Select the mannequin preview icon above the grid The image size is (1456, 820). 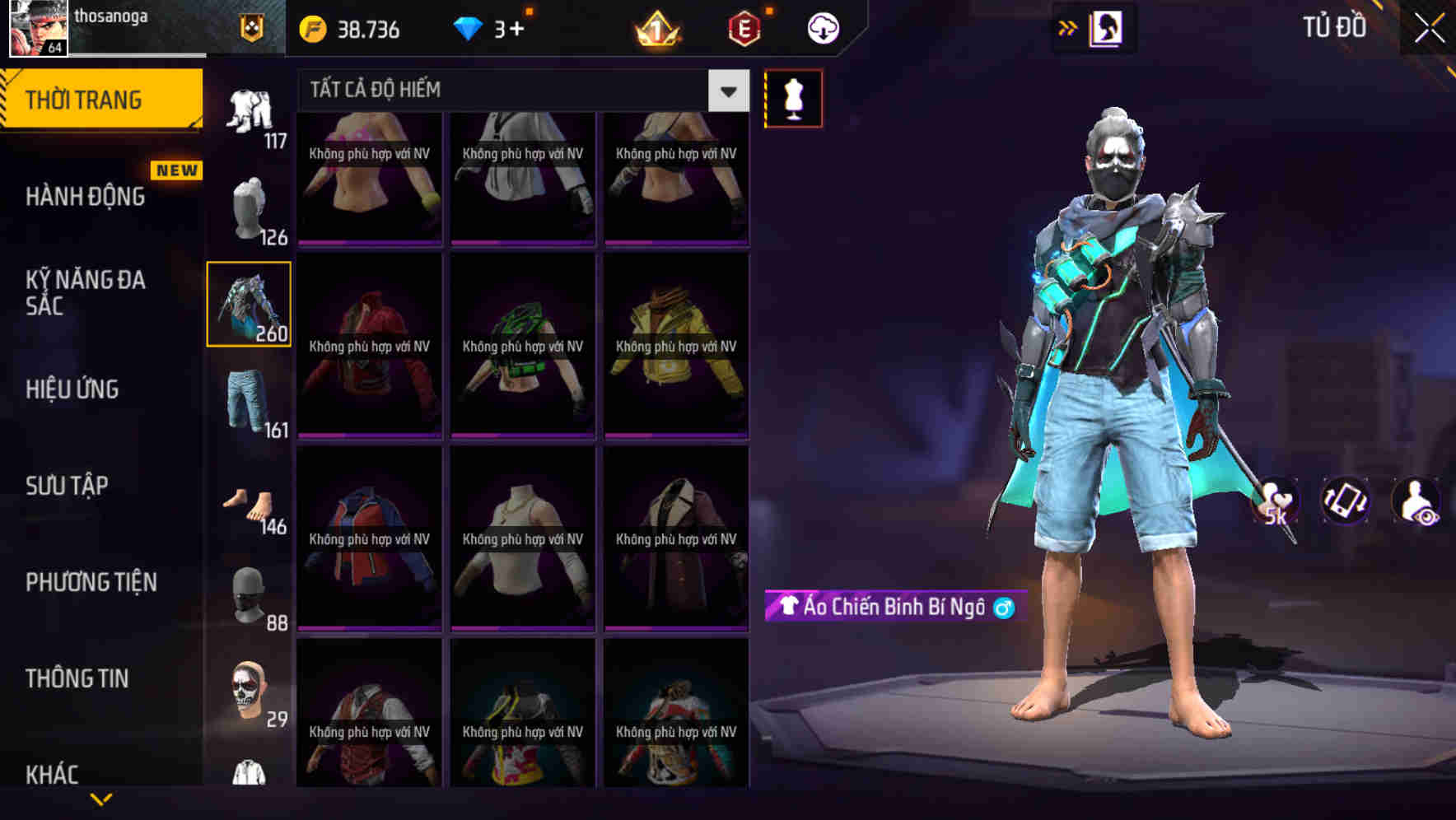(793, 97)
